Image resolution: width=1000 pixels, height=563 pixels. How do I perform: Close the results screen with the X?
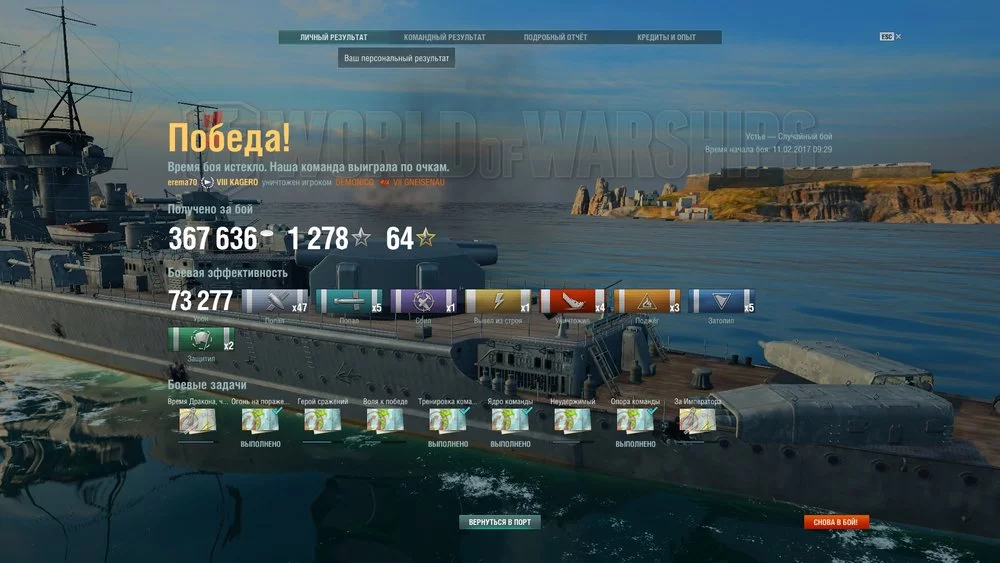[x=898, y=37]
